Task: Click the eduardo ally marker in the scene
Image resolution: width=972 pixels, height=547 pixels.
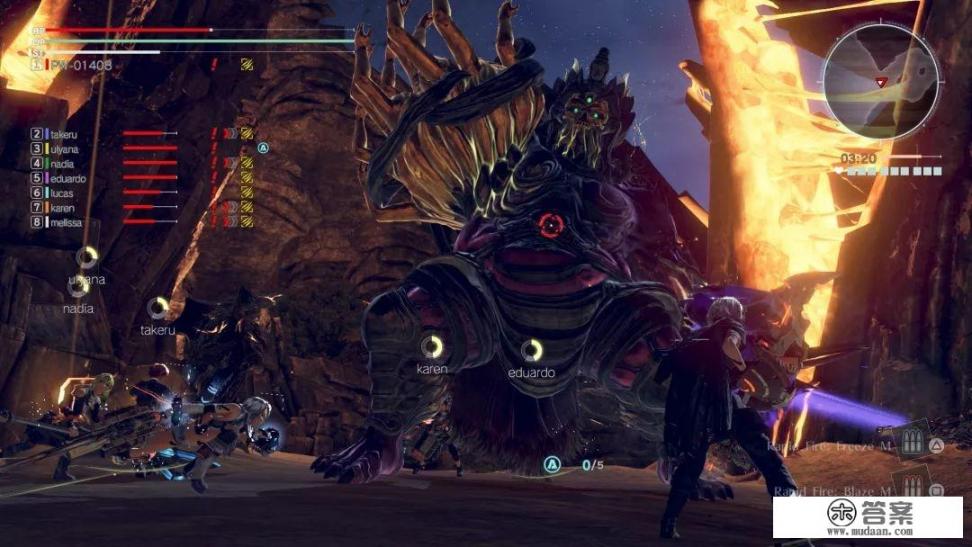Action: click(532, 349)
